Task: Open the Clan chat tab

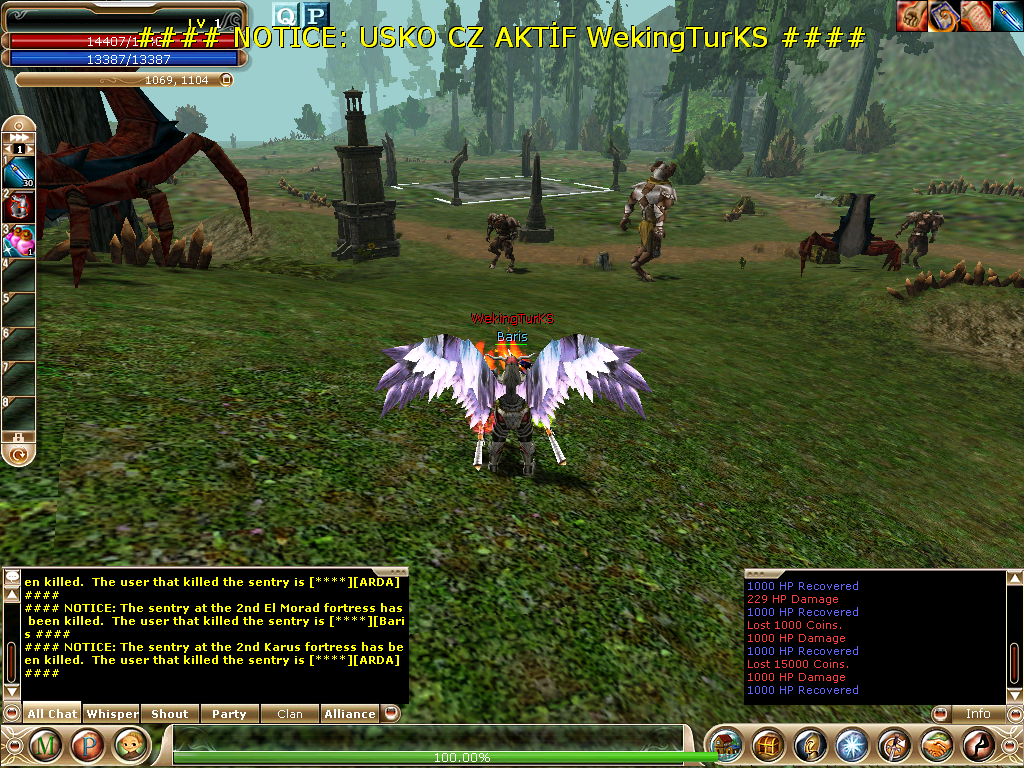Action: point(289,714)
